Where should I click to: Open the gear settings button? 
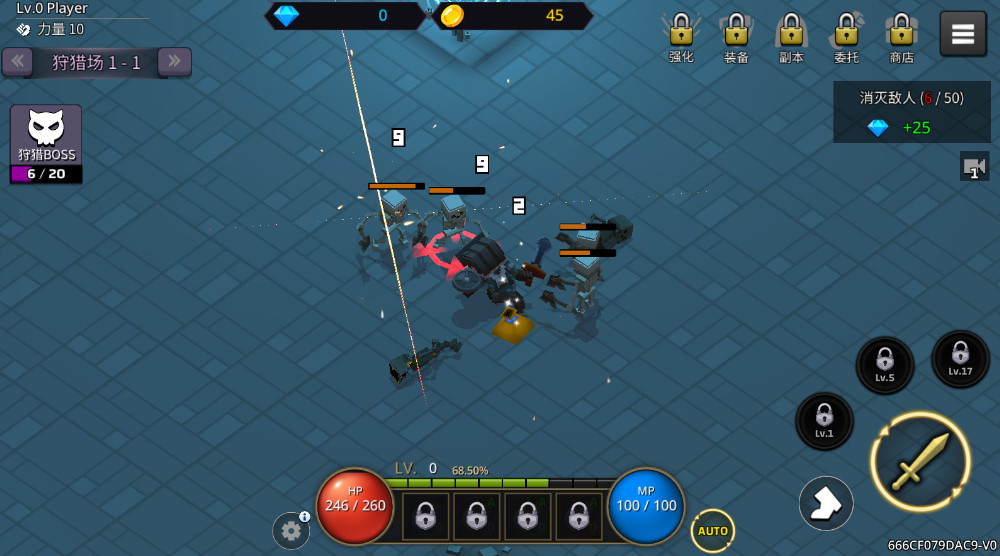coord(291,530)
